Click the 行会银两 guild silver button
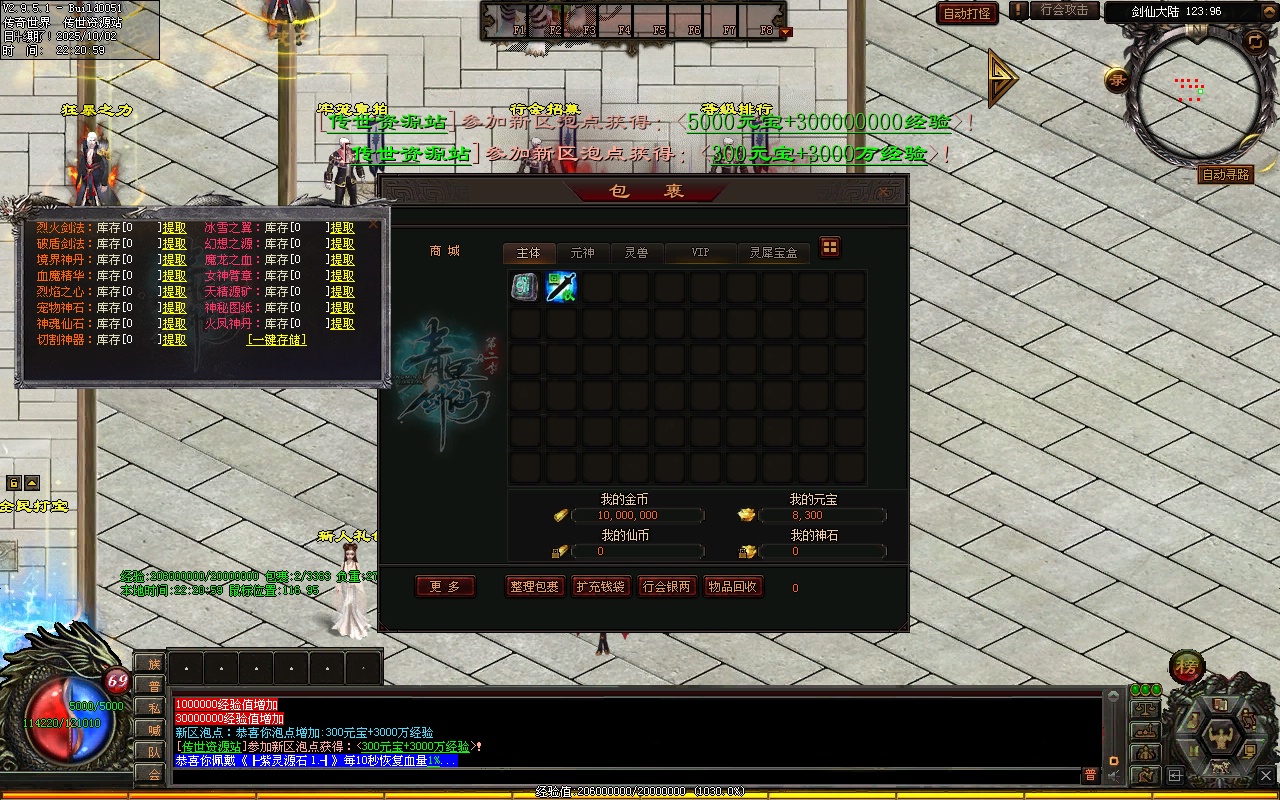Image resolution: width=1280 pixels, height=800 pixels. click(666, 587)
